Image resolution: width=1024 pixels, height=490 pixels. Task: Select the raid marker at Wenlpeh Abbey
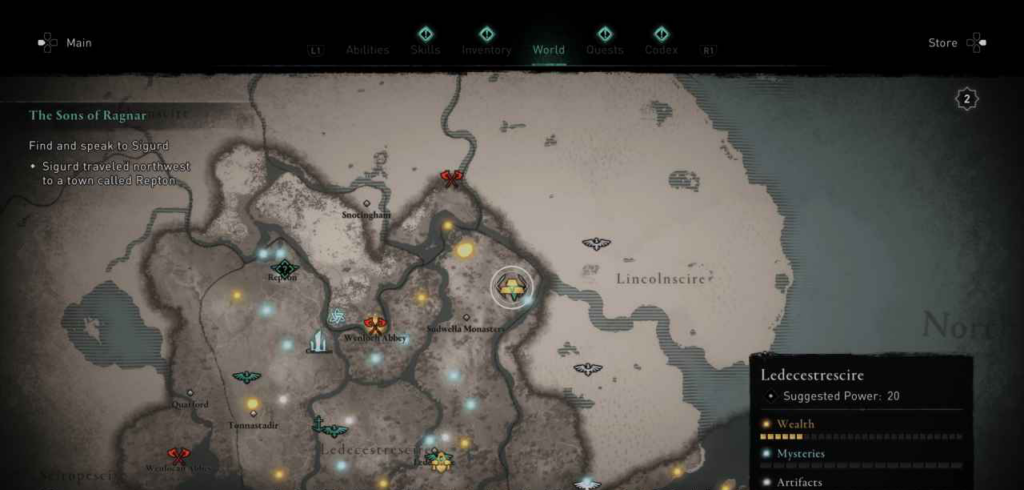pyautogui.click(x=375, y=323)
